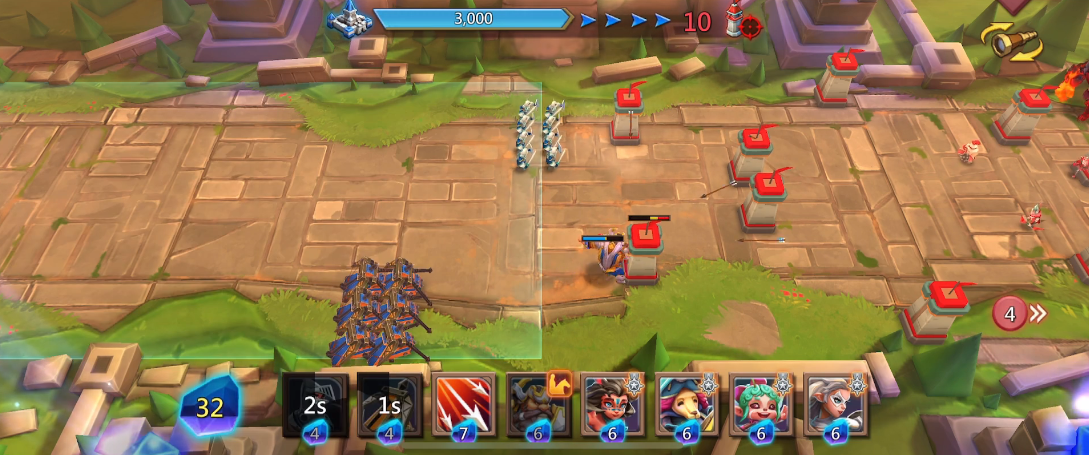Select the helmeted knight card on 2s cooldown
Viewport: 1089px width, 455px height.
pos(315,405)
